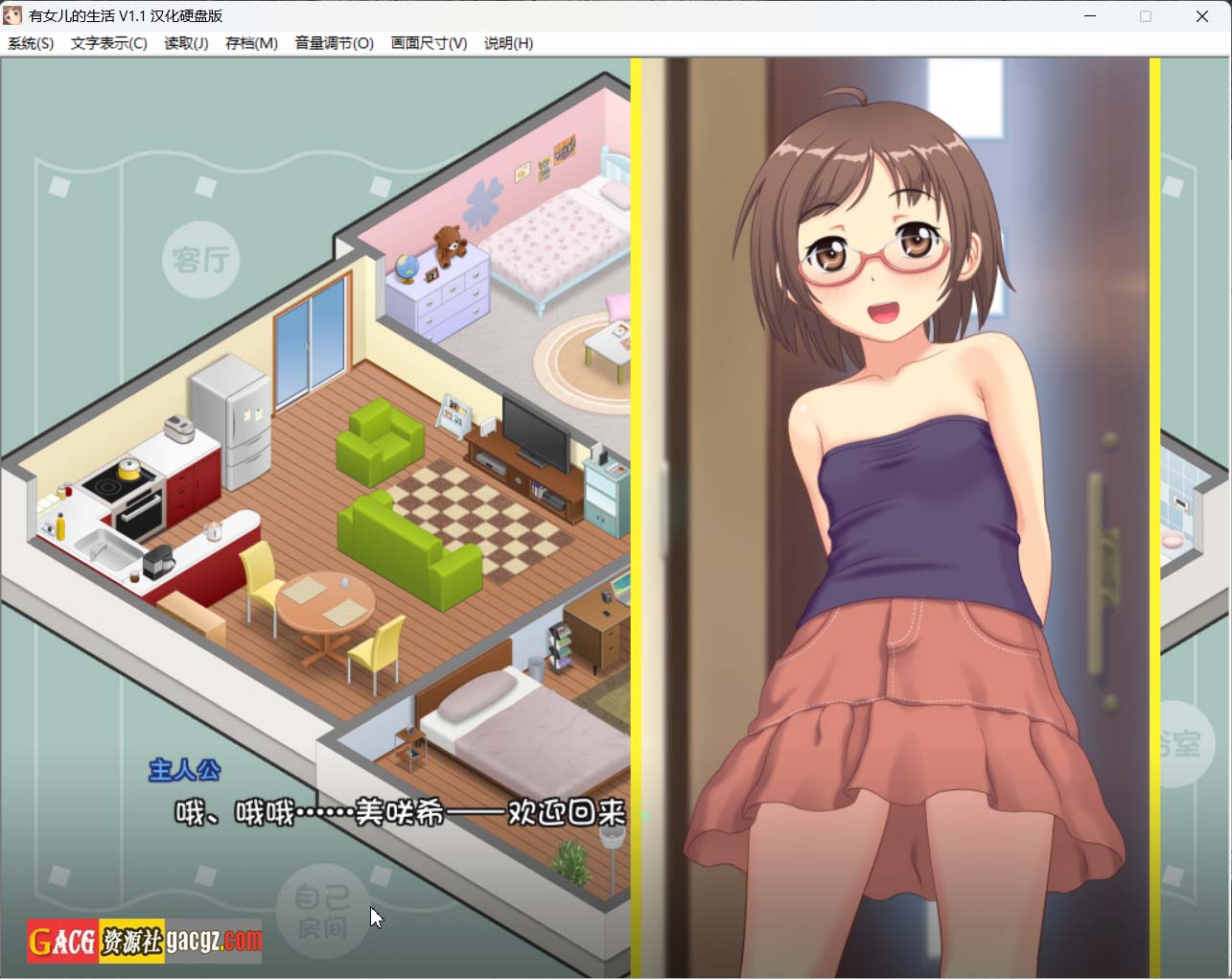
Task: Open the 文字表示(C) text display menu
Action: (108, 43)
